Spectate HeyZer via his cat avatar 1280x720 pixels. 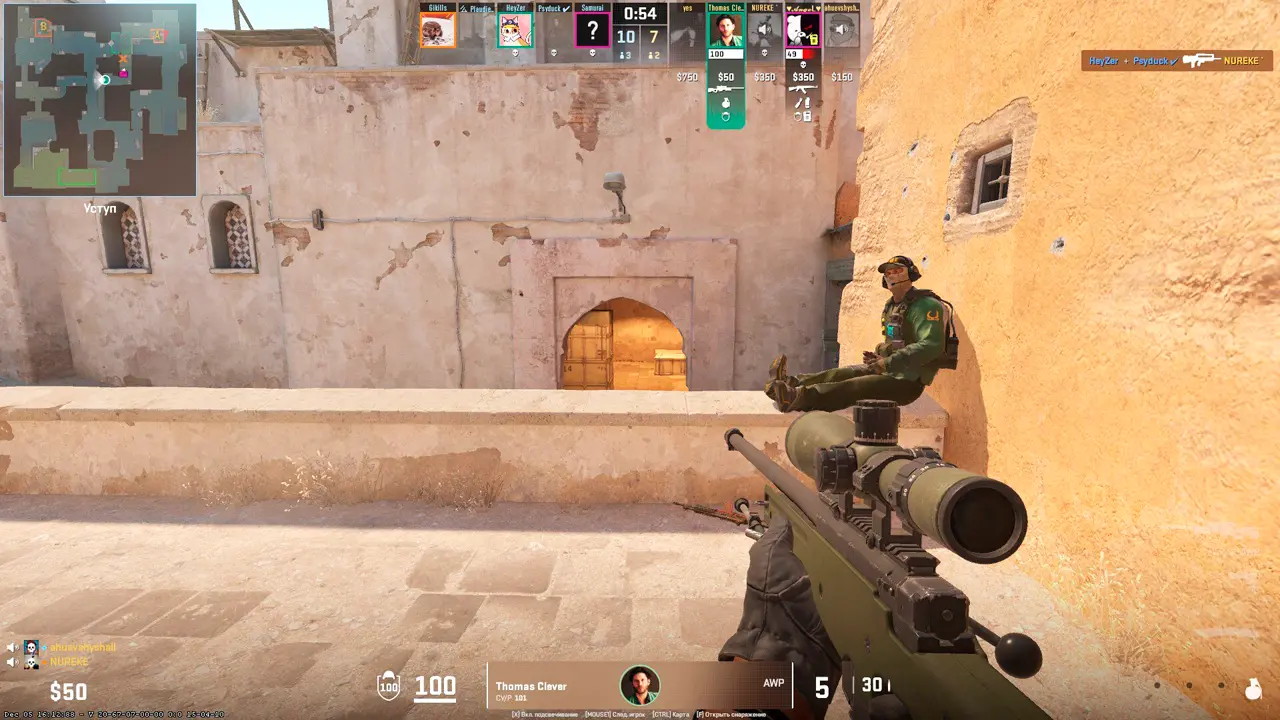point(515,30)
